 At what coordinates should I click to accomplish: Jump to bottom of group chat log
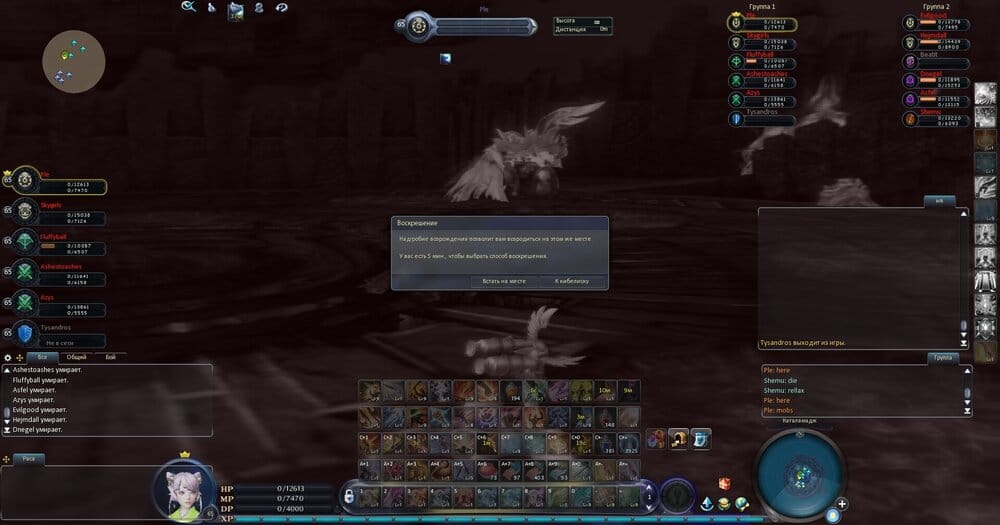click(x=967, y=410)
